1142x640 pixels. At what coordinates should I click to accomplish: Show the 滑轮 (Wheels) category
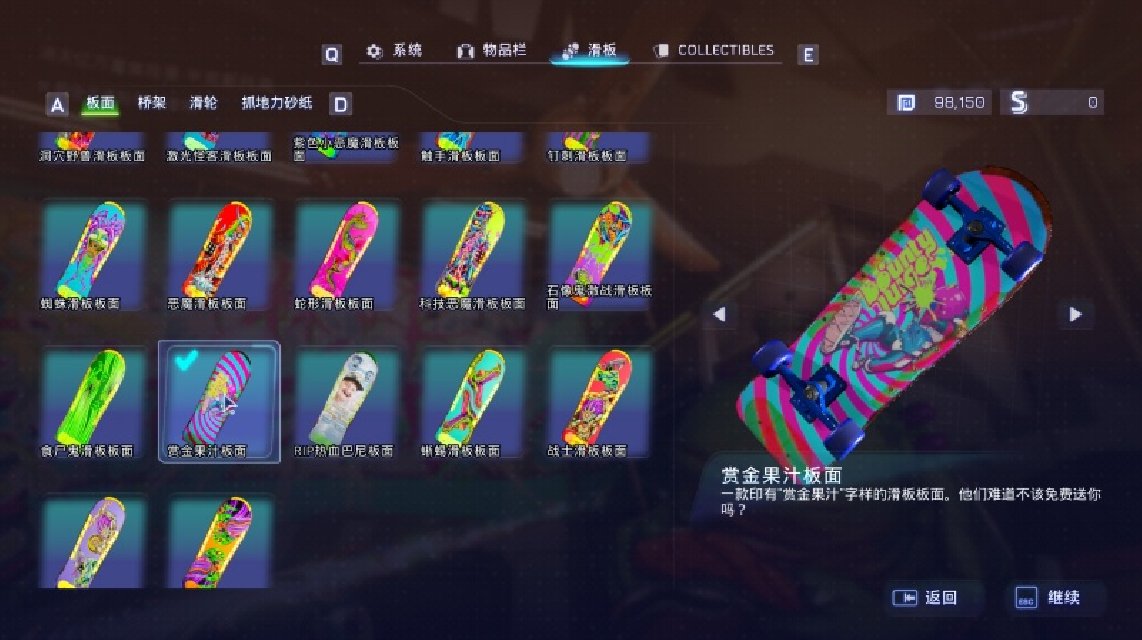tap(203, 103)
